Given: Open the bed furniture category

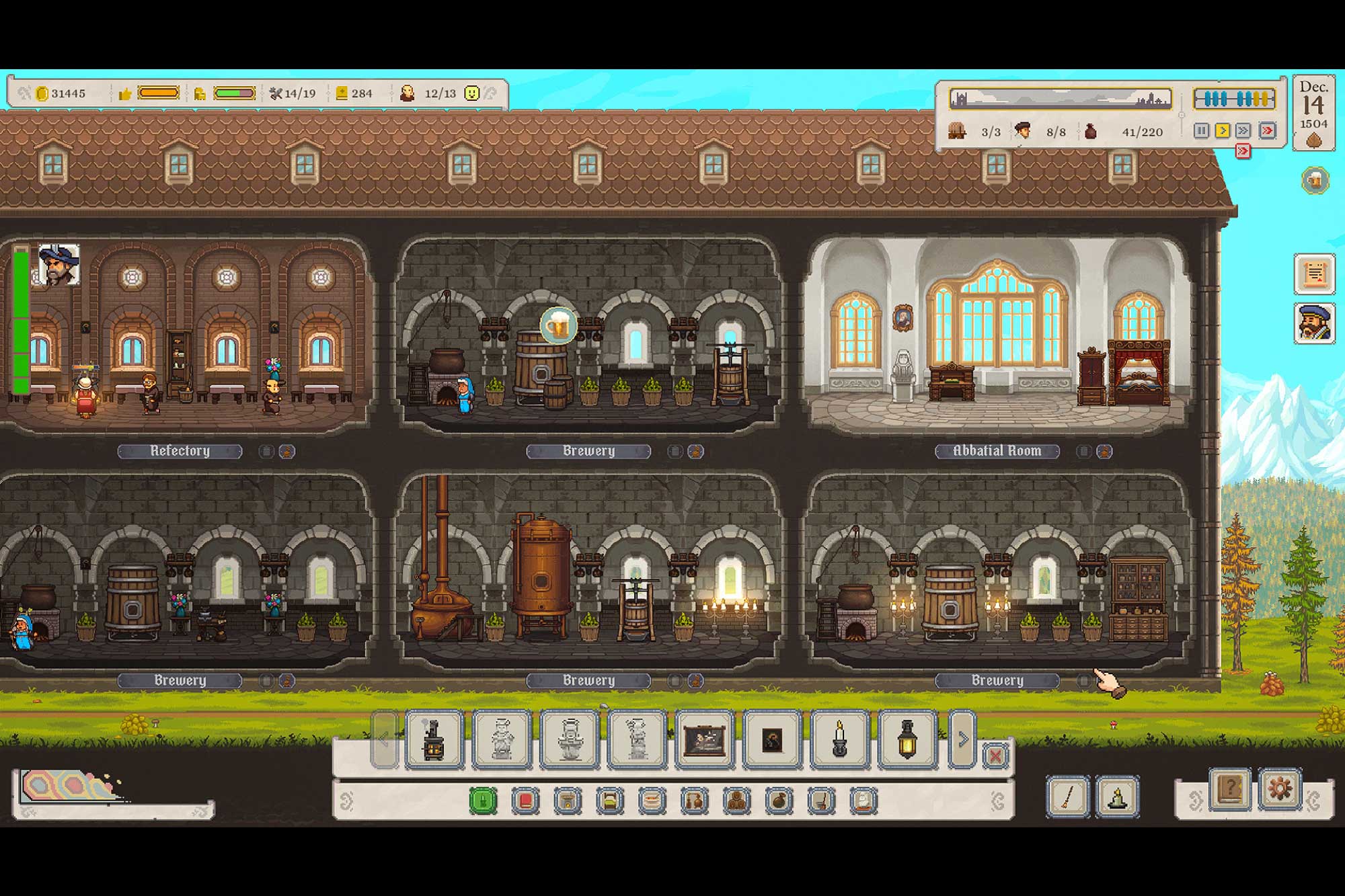Looking at the screenshot, I should tap(610, 801).
